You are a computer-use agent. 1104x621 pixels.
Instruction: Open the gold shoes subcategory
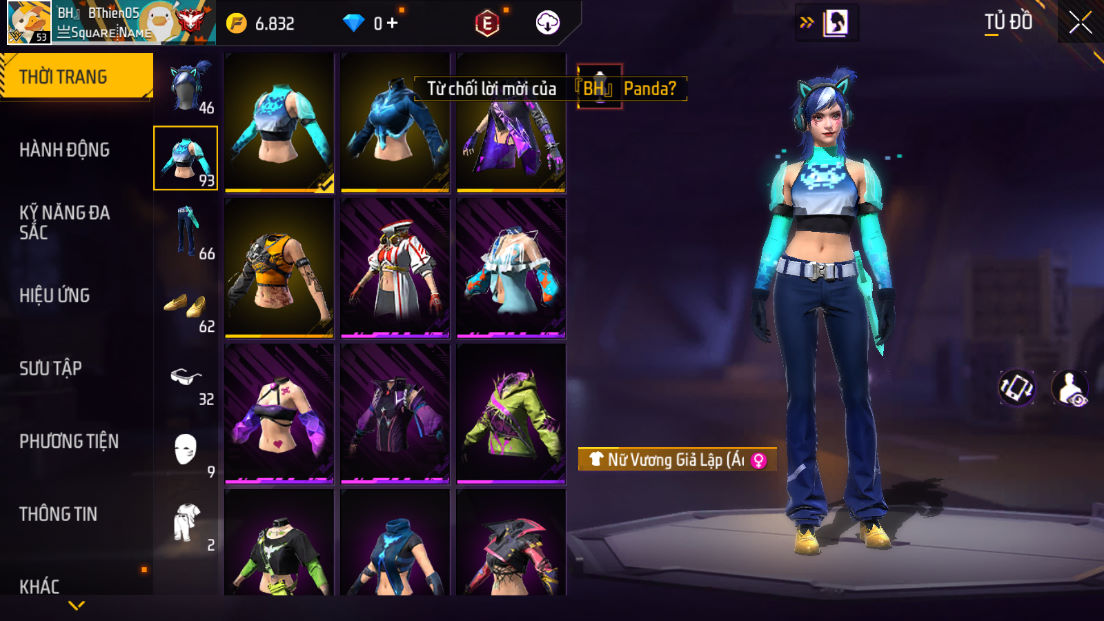click(186, 304)
